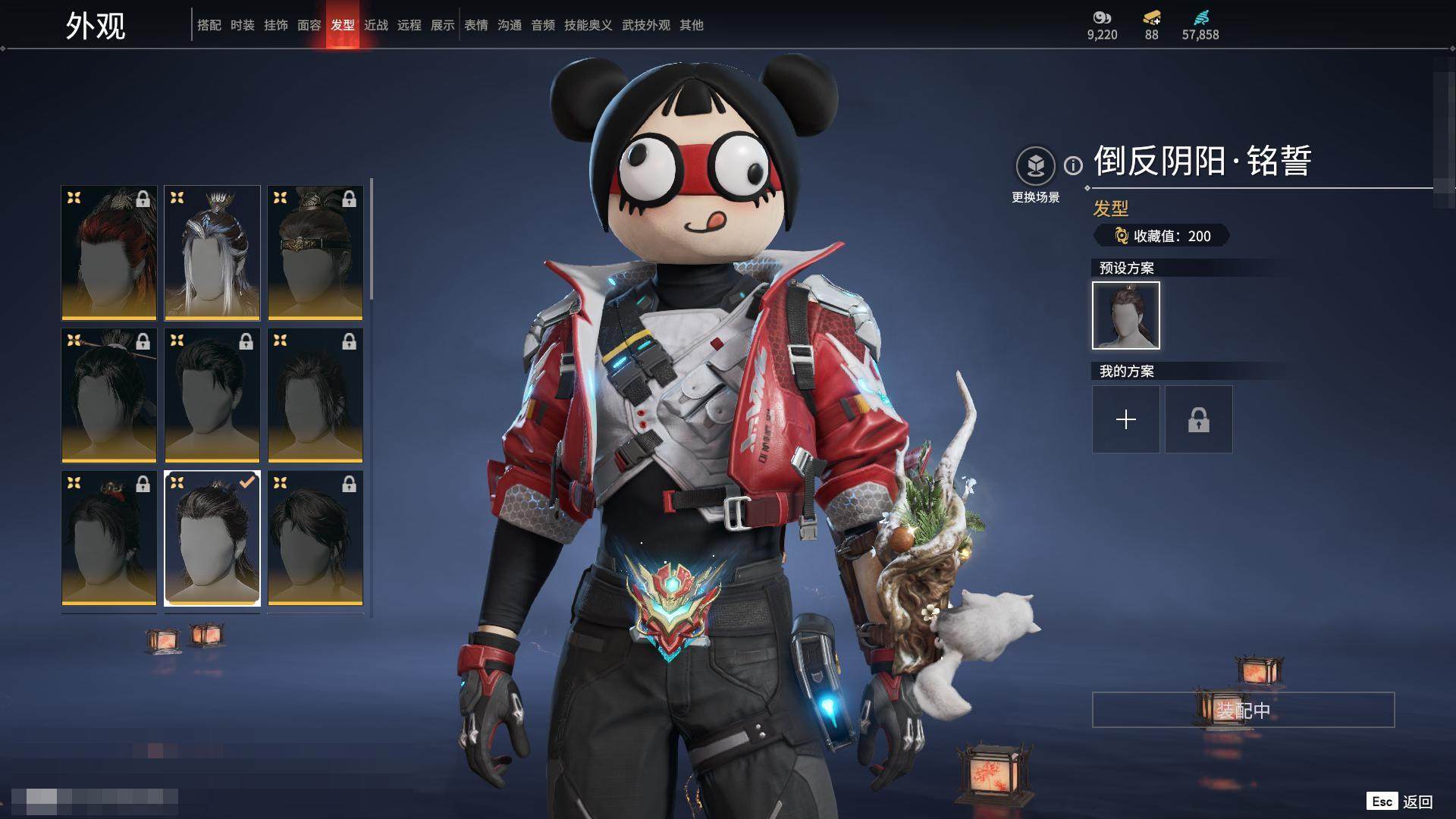Click the 更换场景 scene change button
This screenshot has width=1456, height=819.
point(1035,166)
